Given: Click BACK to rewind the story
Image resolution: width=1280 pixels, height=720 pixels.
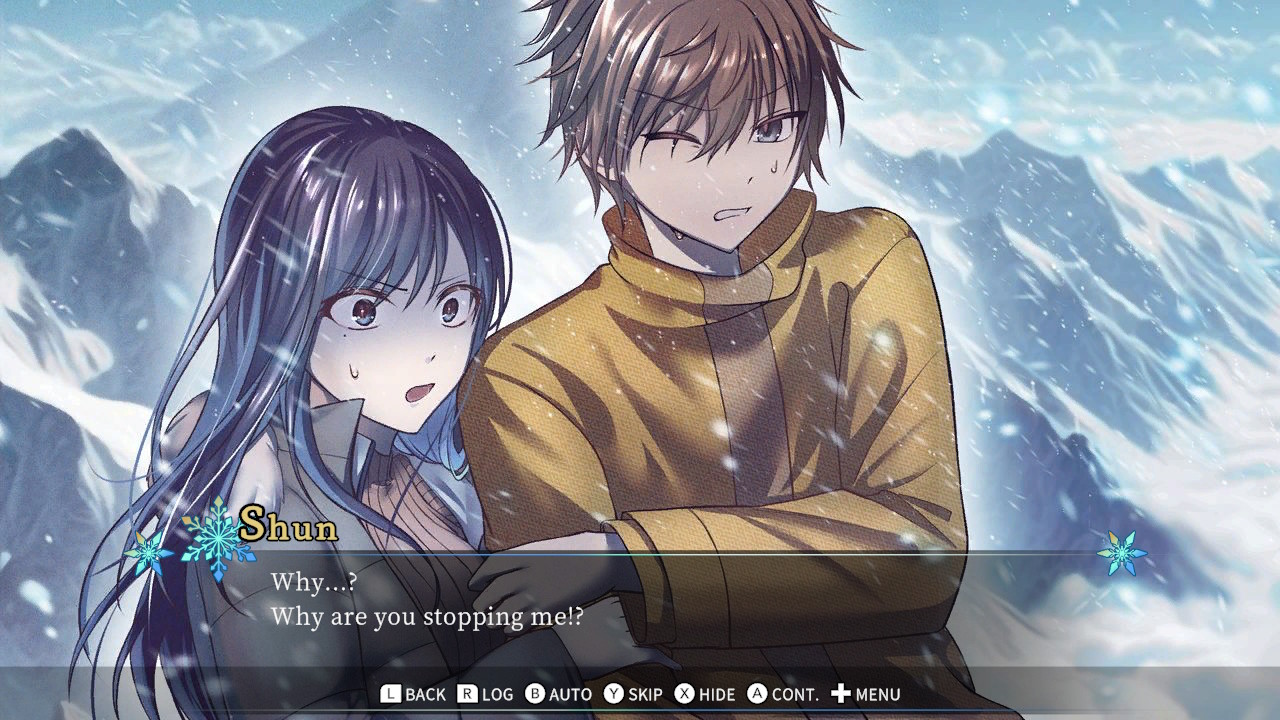Looking at the screenshot, I should (x=425, y=693).
